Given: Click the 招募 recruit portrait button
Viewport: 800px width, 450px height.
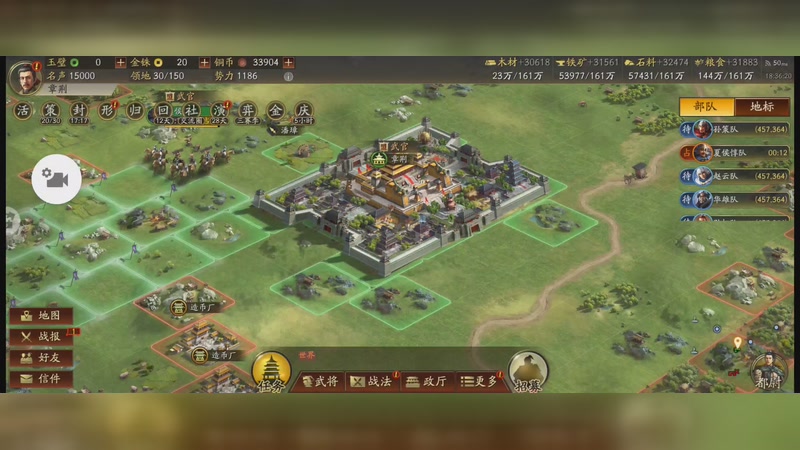Looking at the screenshot, I should 528,372.
